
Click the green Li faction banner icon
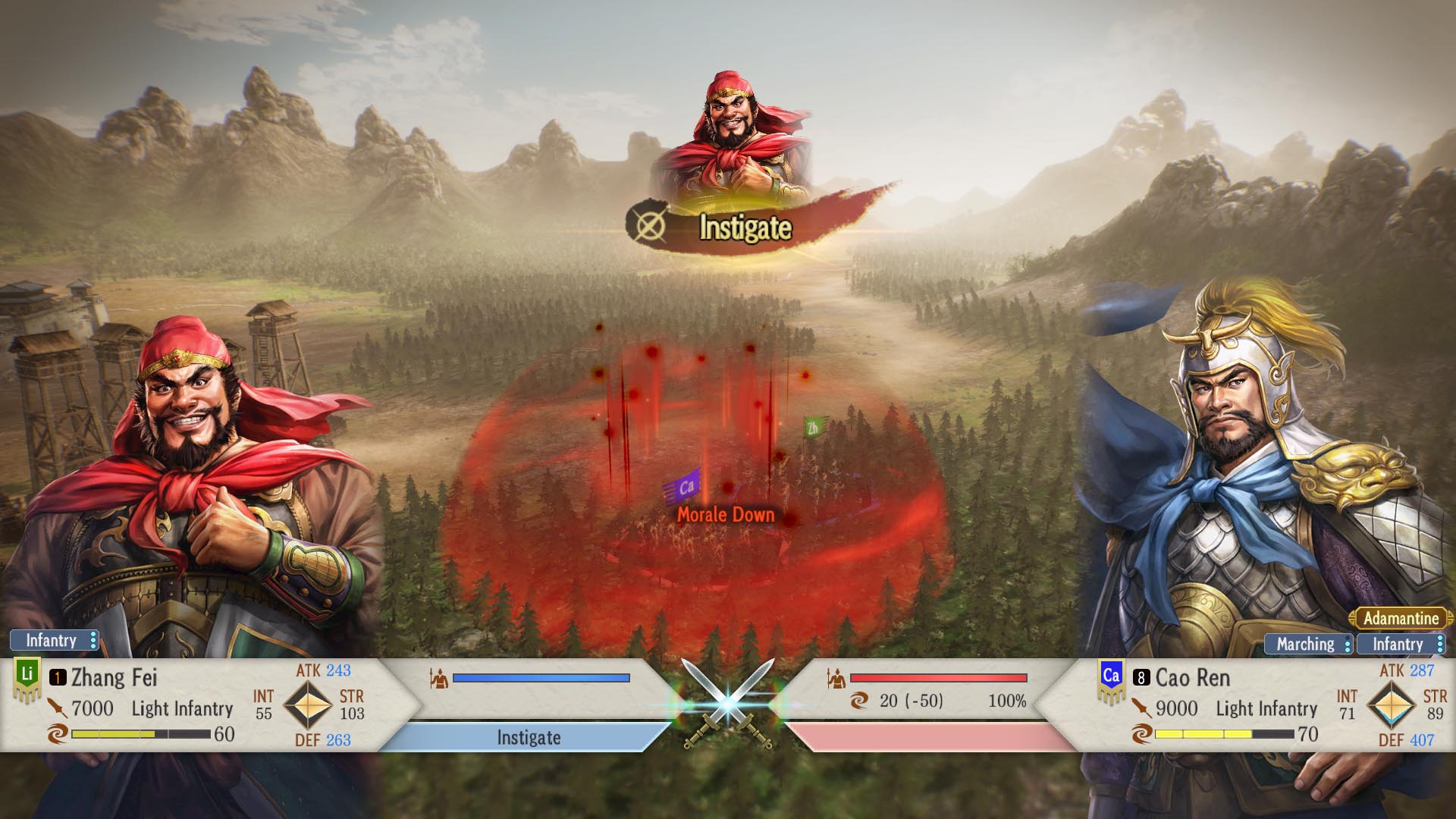coord(27,676)
